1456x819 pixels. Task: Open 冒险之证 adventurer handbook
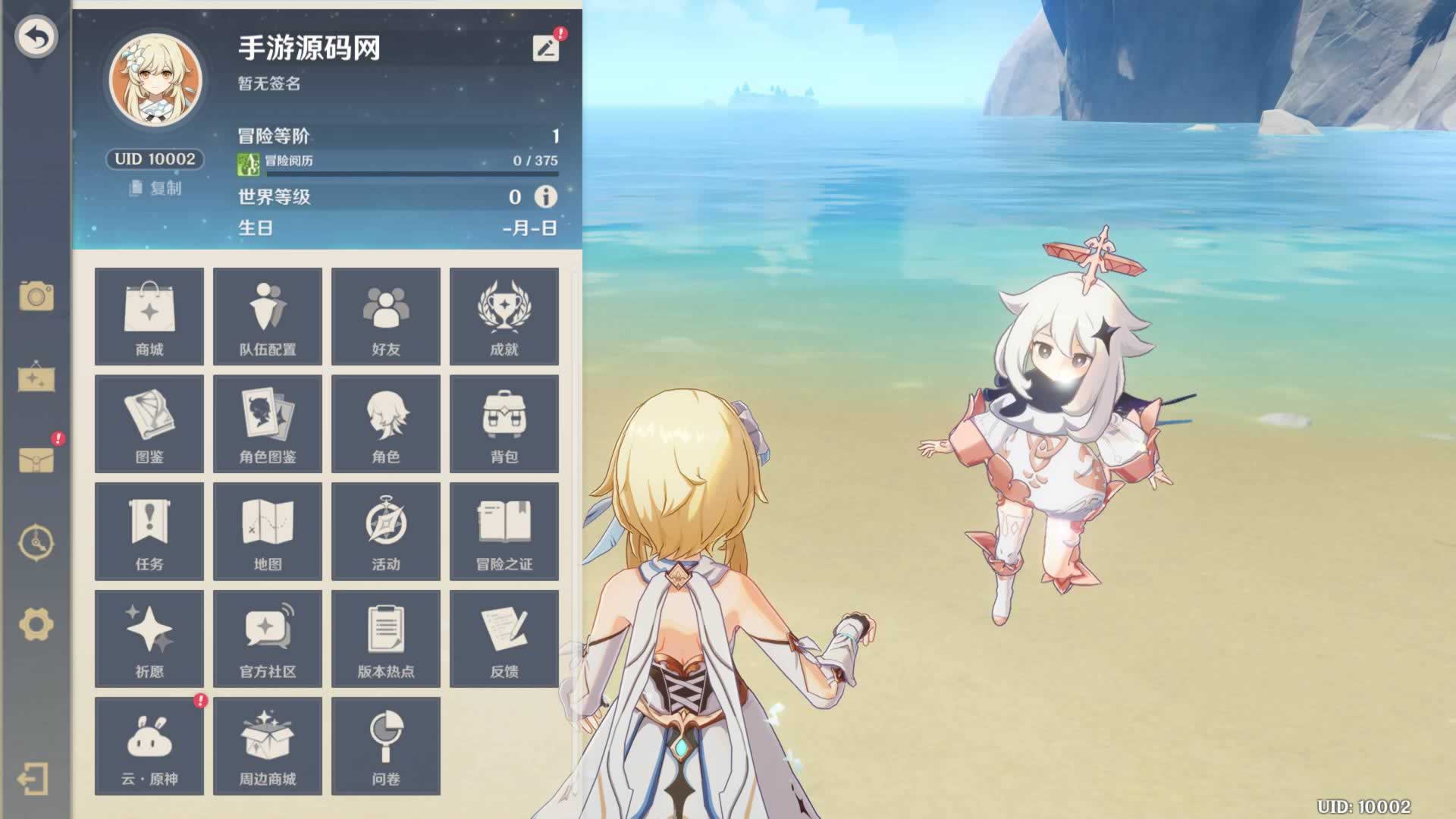coord(504,532)
